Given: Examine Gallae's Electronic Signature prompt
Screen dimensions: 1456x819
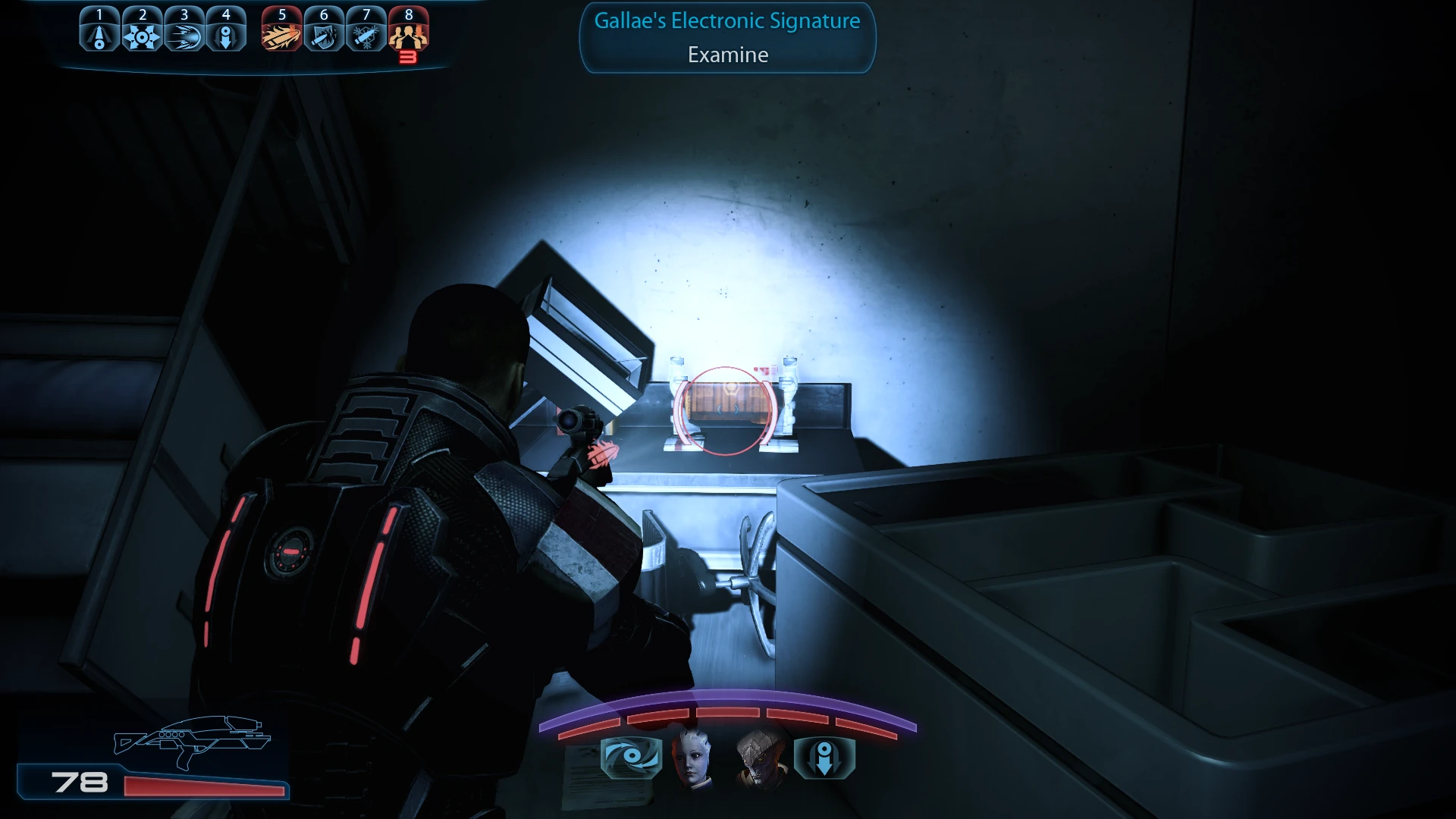Looking at the screenshot, I should (727, 39).
